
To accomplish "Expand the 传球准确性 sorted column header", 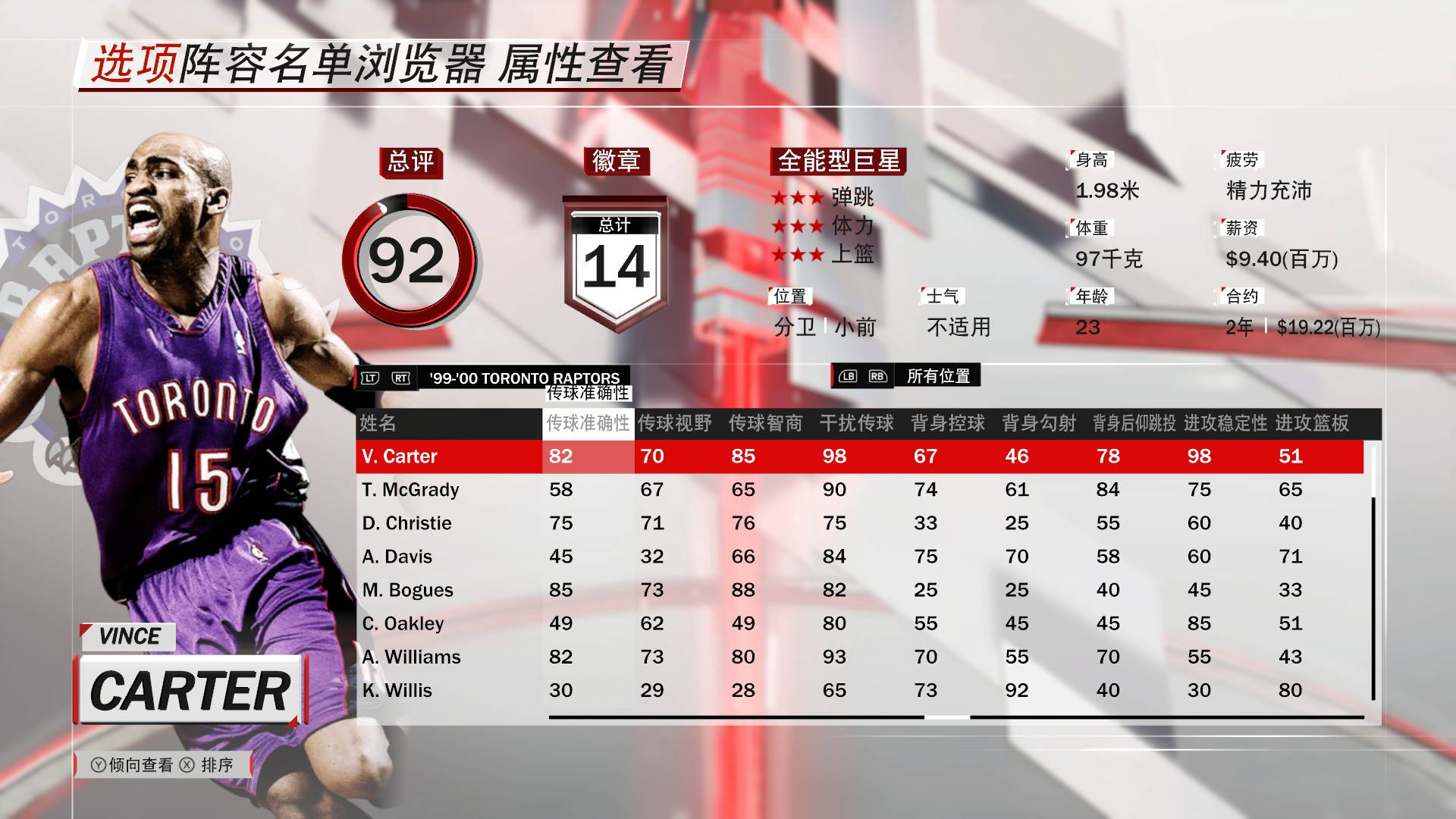I will tap(588, 425).
